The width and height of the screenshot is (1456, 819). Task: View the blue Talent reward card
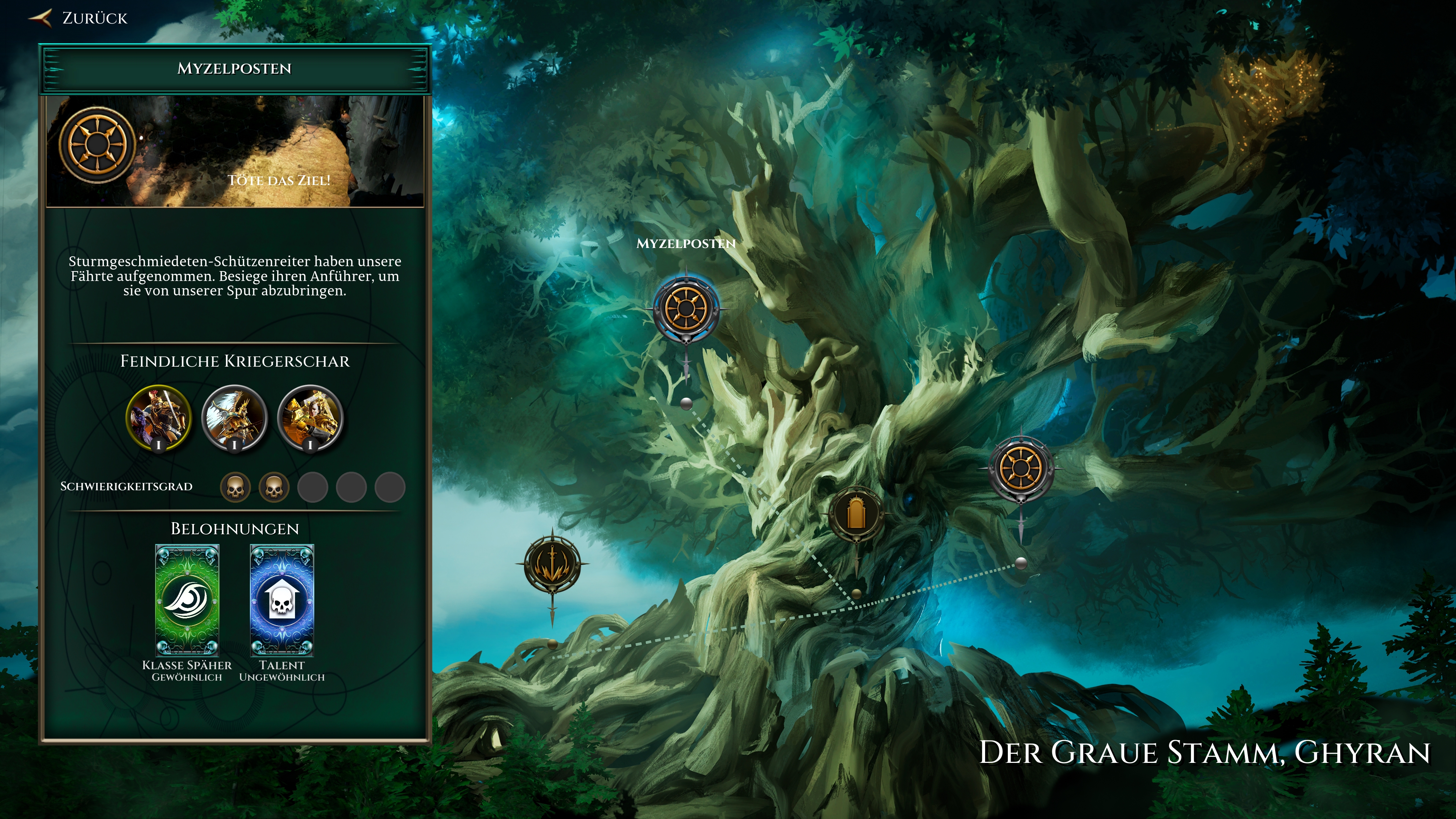281,600
